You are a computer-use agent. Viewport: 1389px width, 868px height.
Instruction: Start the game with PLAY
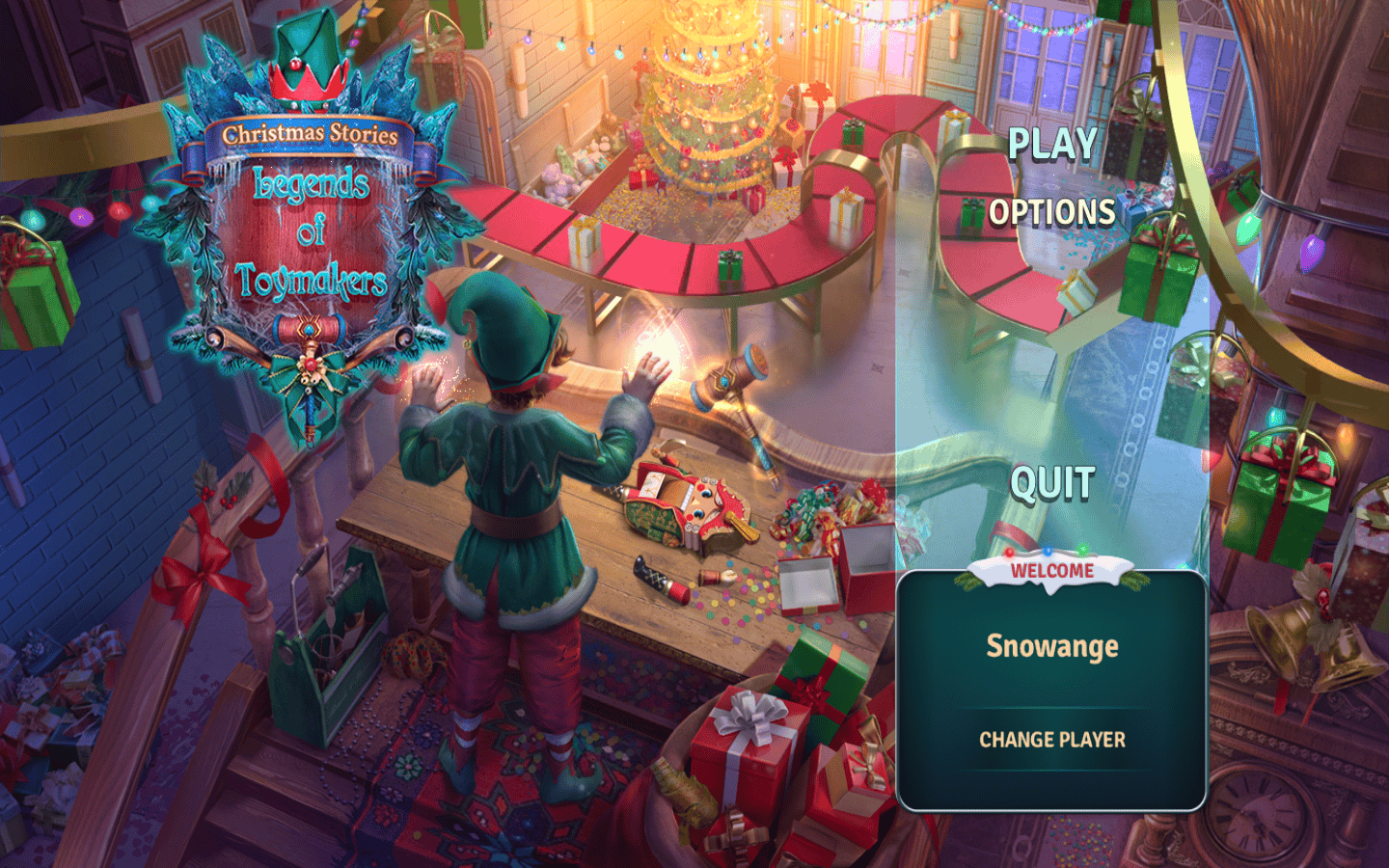[1052, 145]
